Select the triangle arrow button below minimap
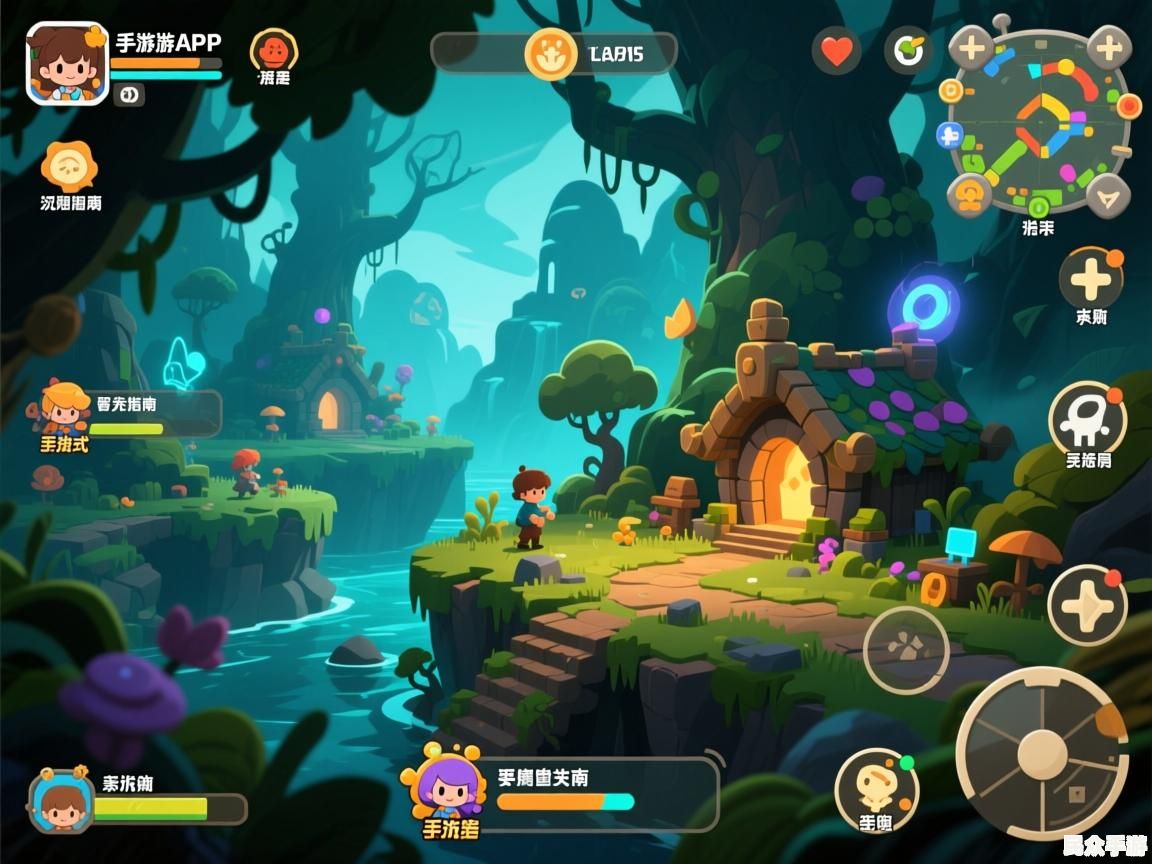This screenshot has height=864, width=1152. coord(1107,195)
